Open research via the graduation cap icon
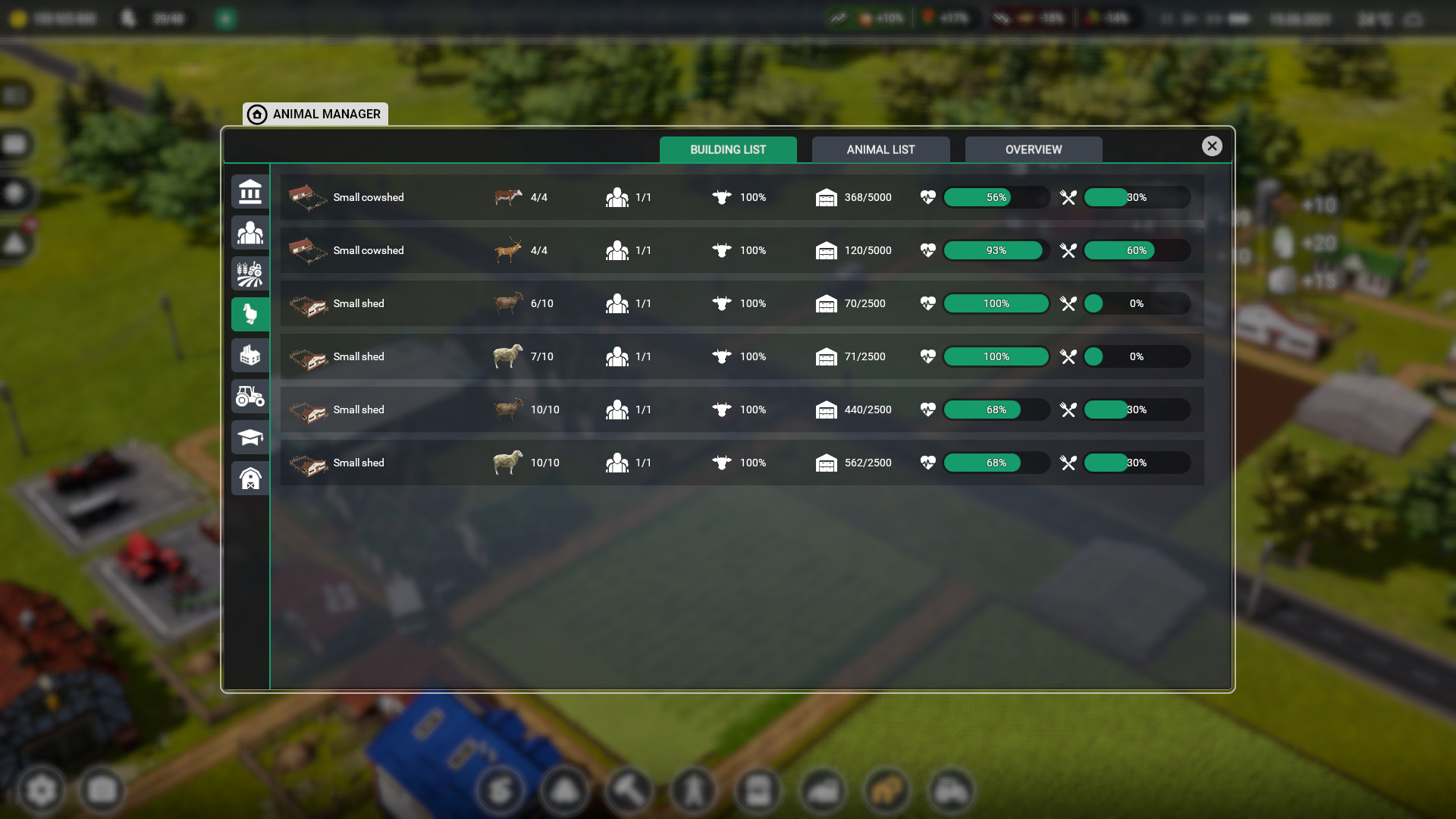 250,437
